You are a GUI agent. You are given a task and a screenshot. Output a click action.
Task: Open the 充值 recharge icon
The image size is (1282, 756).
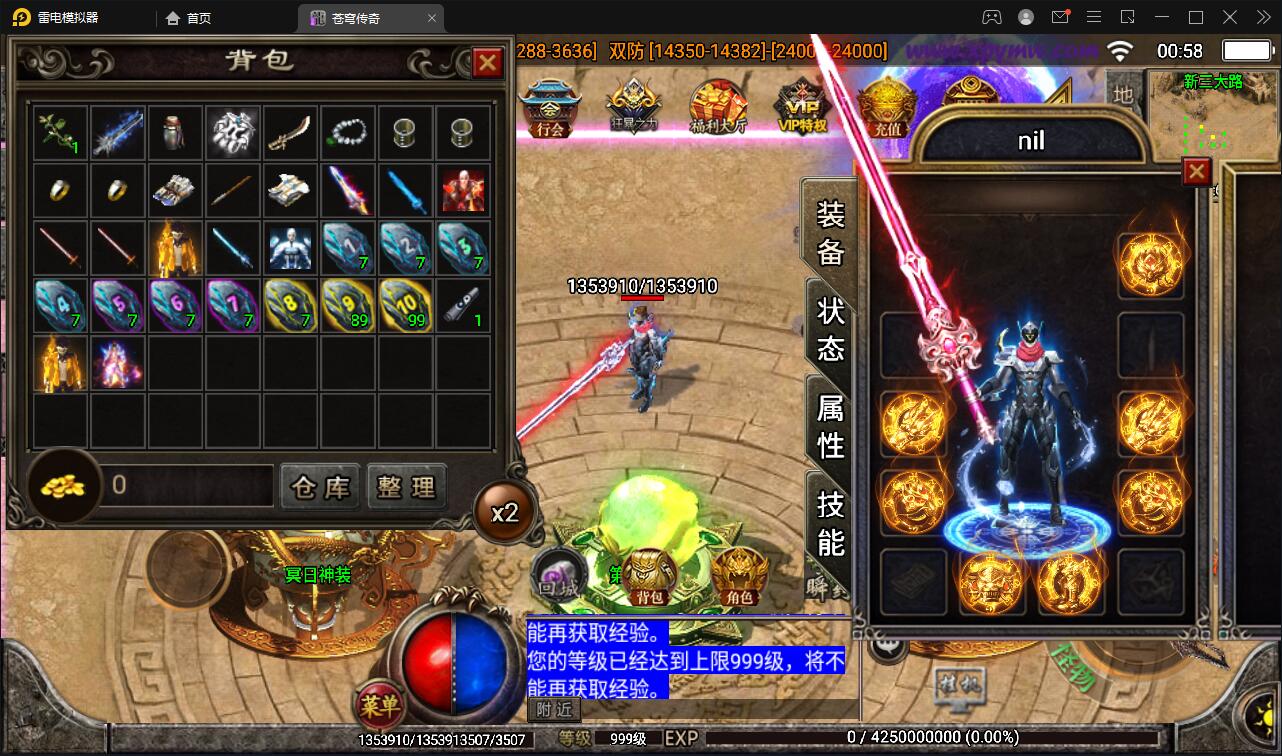click(886, 107)
